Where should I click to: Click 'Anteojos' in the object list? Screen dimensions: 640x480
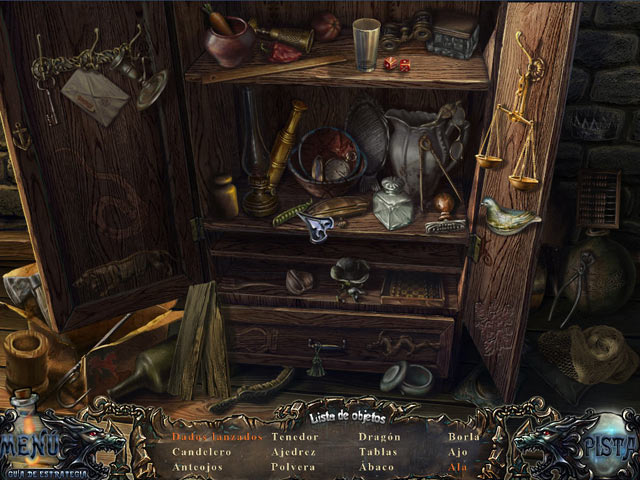(x=197, y=467)
